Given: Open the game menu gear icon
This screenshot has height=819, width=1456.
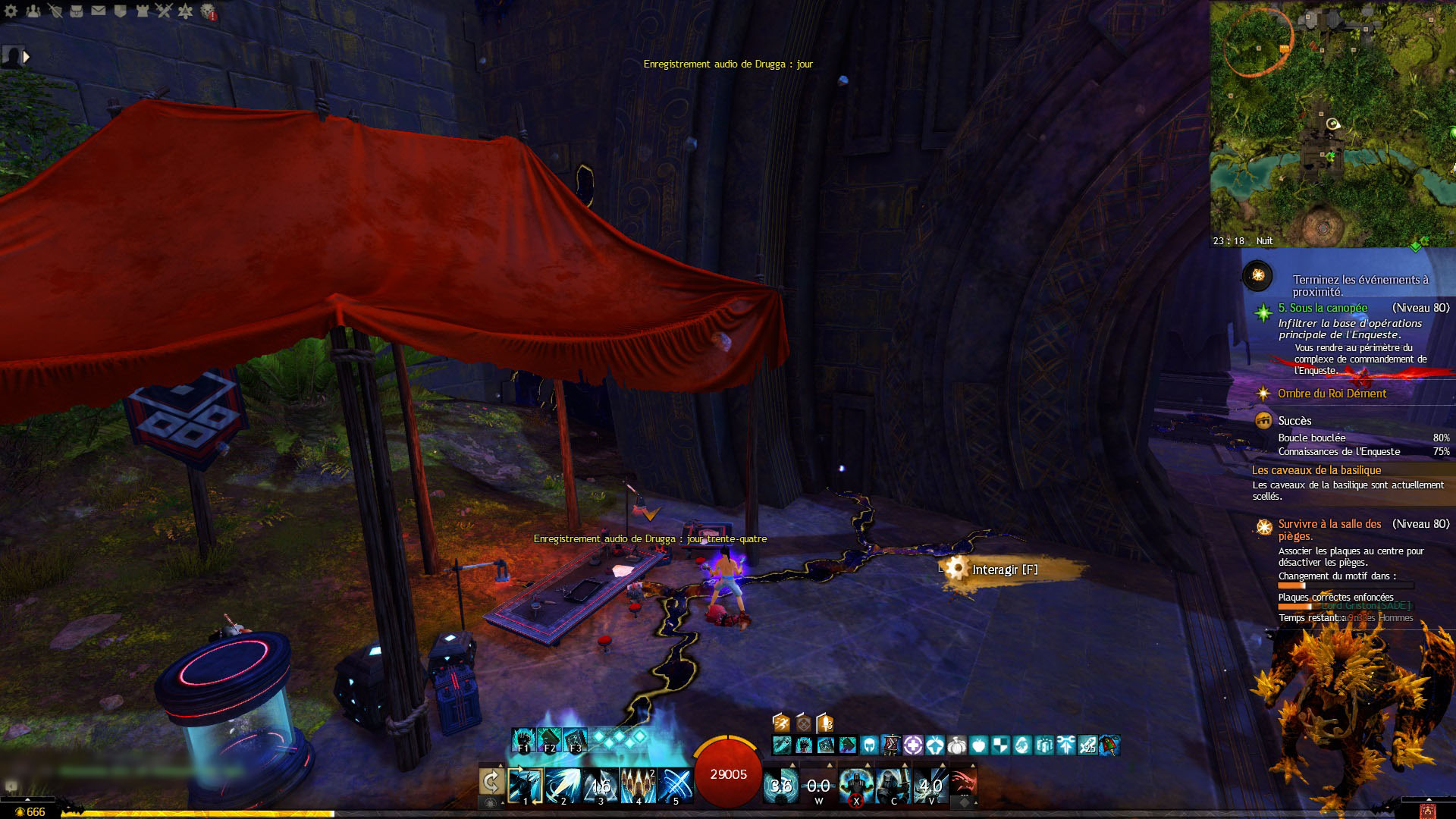Looking at the screenshot, I should coord(11,11).
